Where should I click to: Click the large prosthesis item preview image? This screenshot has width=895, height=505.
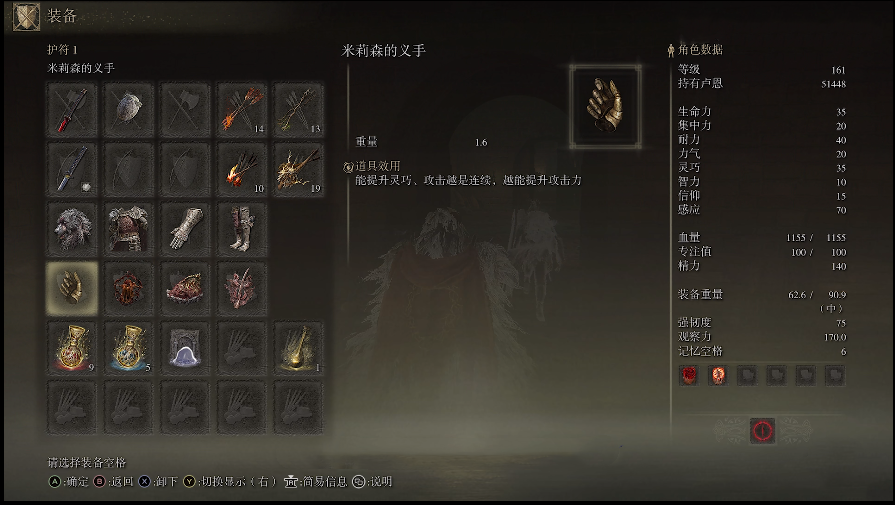click(605, 102)
